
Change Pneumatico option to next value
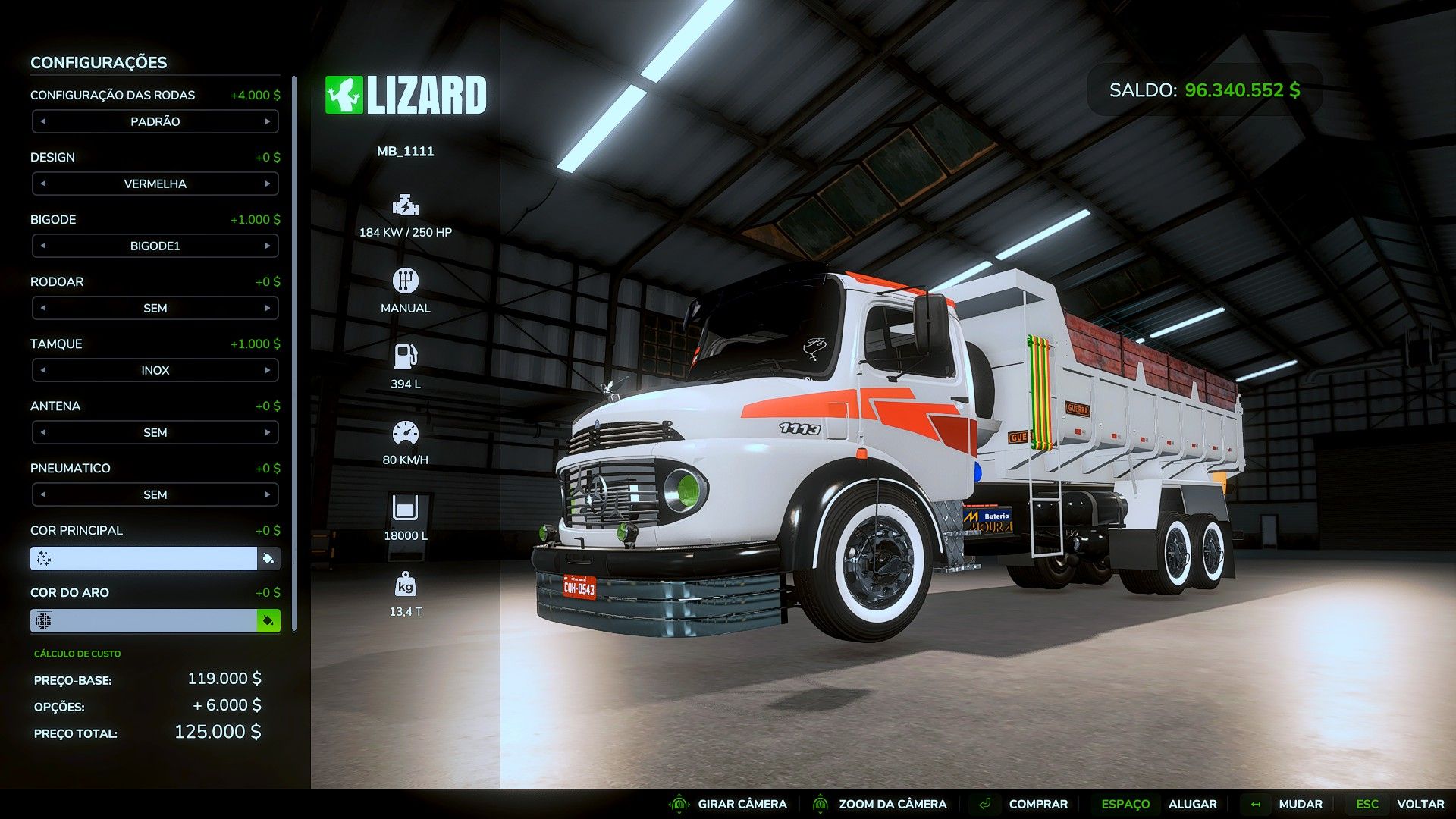click(268, 494)
